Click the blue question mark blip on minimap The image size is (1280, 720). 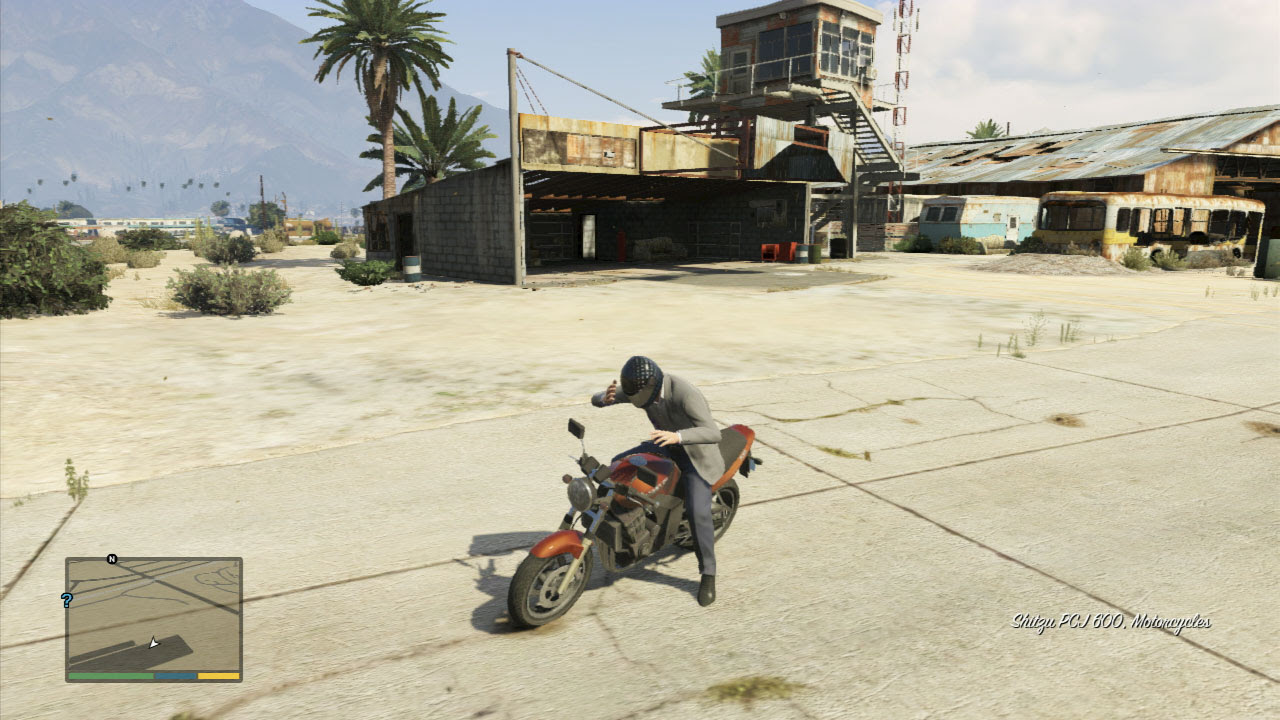67,600
